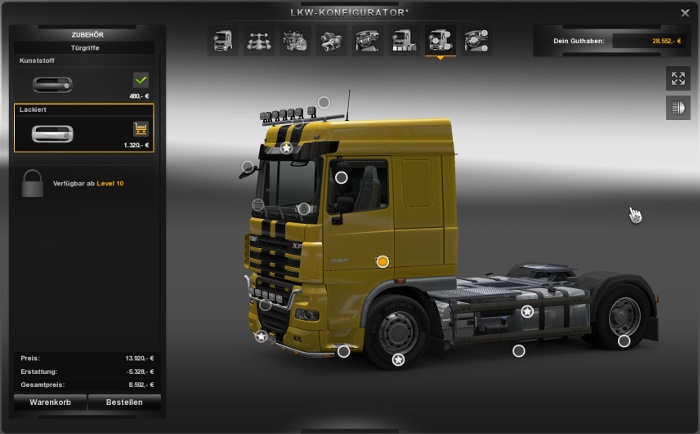The height and width of the screenshot is (434, 700).
Task: Select the starred node on the front wheel
Action: [x=398, y=359]
